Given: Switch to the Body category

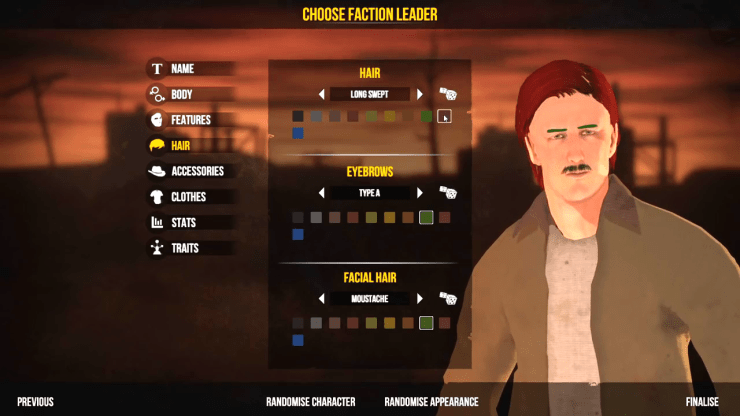Looking at the screenshot, I should [x=182, y=95].
